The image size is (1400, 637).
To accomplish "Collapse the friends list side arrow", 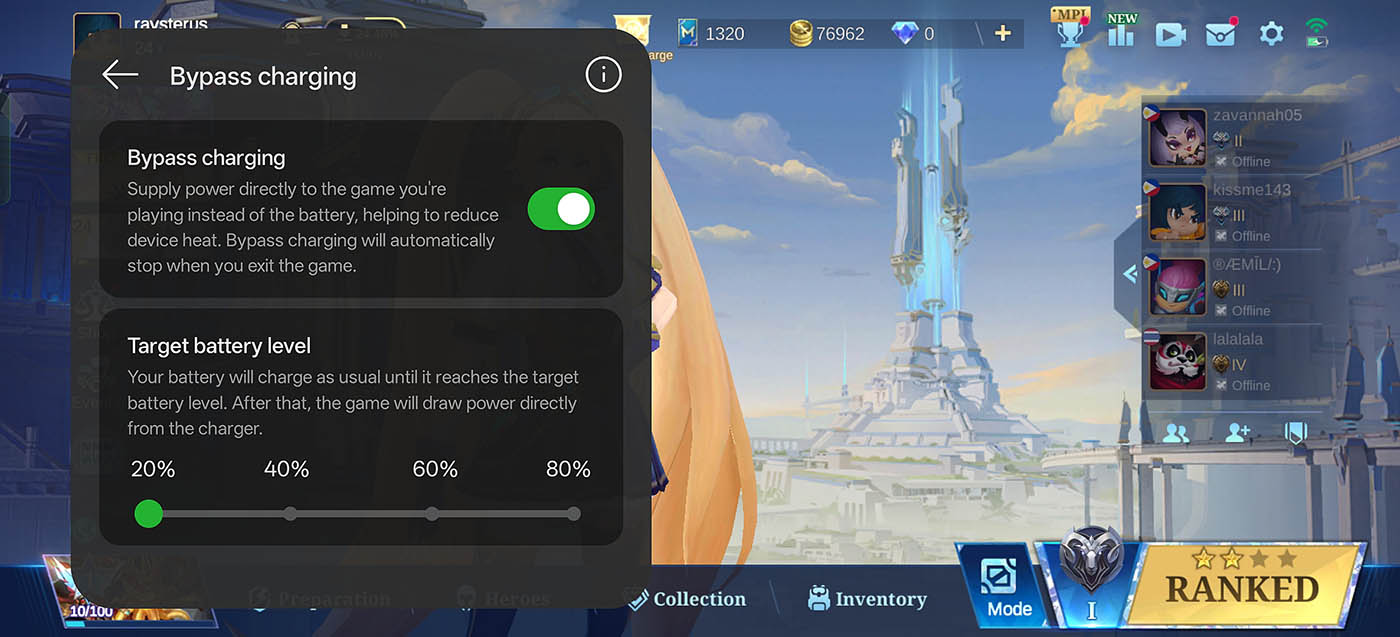I will (1130, 273).
